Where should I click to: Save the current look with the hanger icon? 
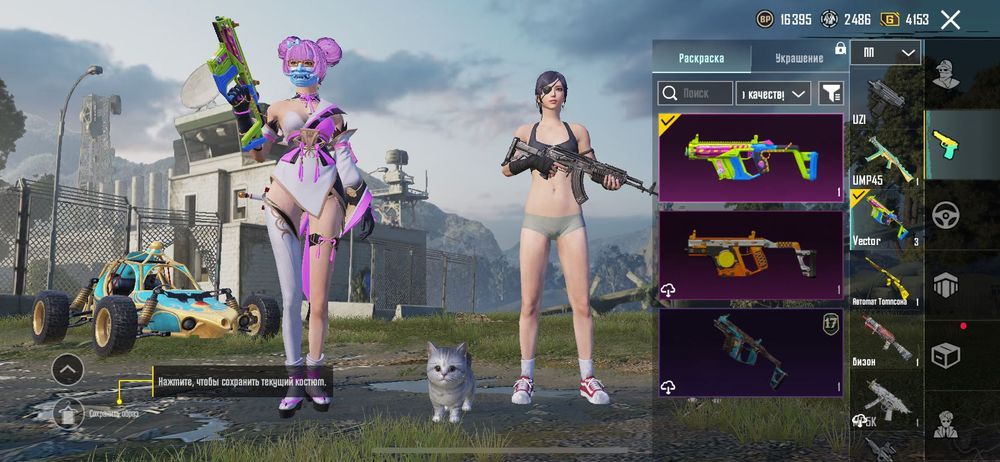point(68,410)
